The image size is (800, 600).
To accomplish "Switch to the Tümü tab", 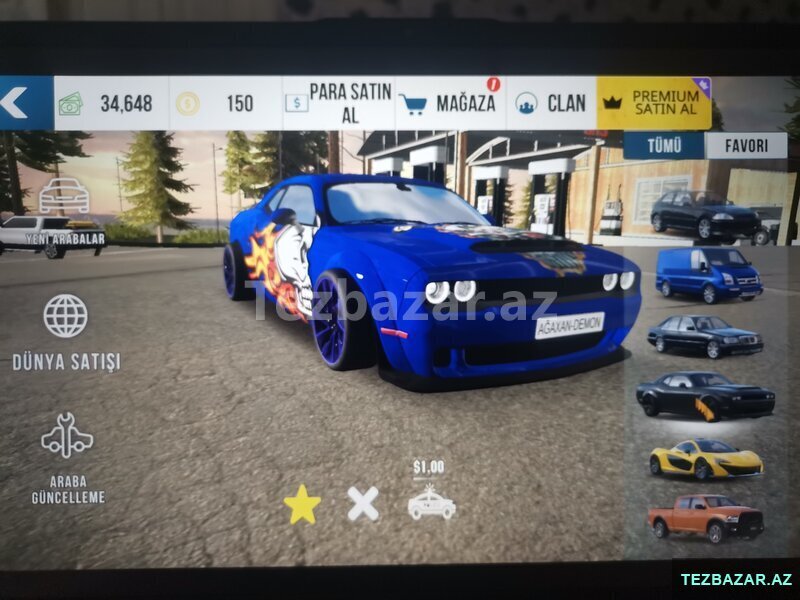I will tap(663, 146).
